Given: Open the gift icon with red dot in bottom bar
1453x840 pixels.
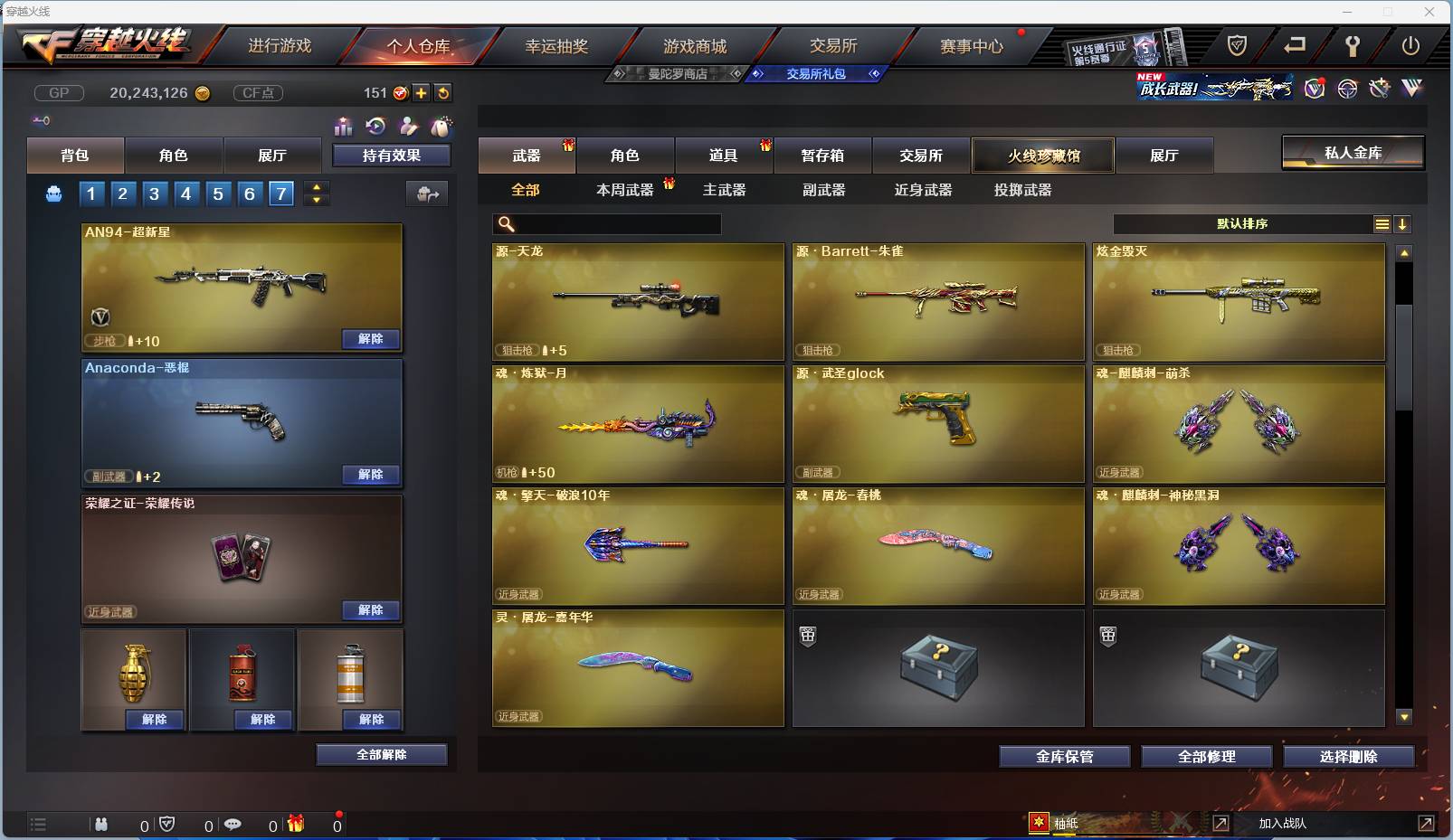Looking at the screenshot, I should [x=297, y=824].
